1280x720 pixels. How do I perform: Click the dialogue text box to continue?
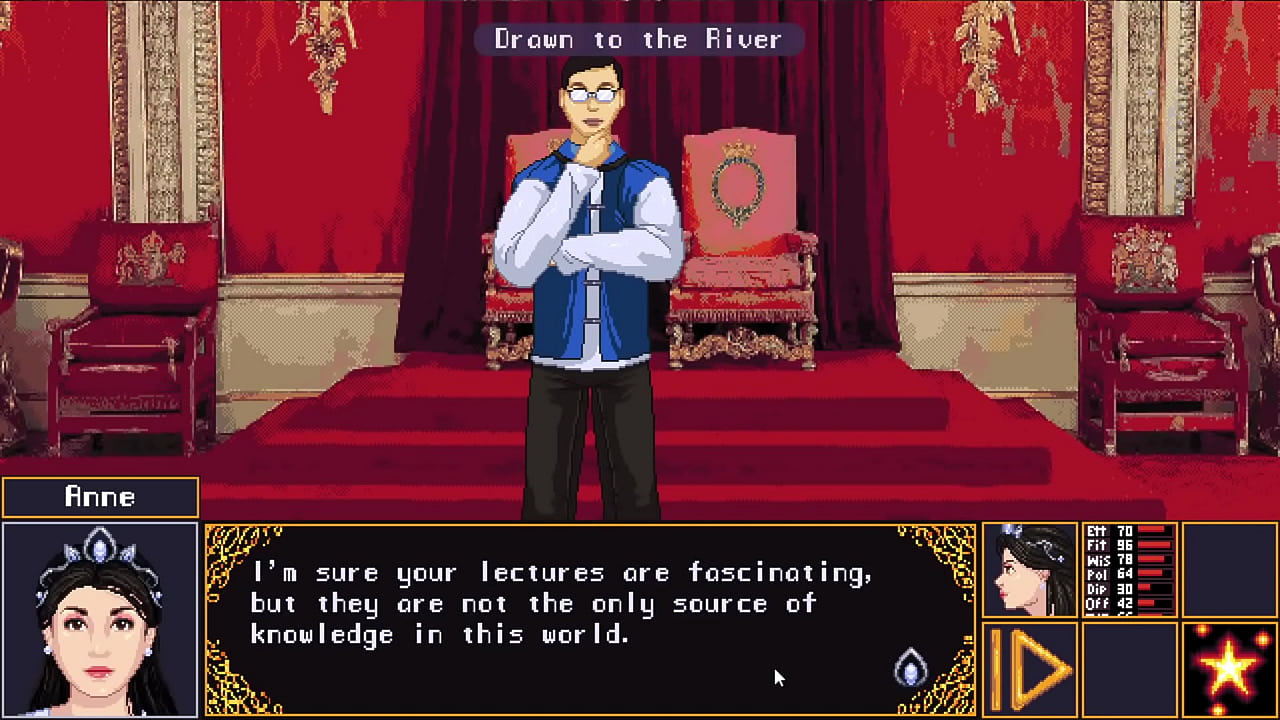[x=590, y=620]
